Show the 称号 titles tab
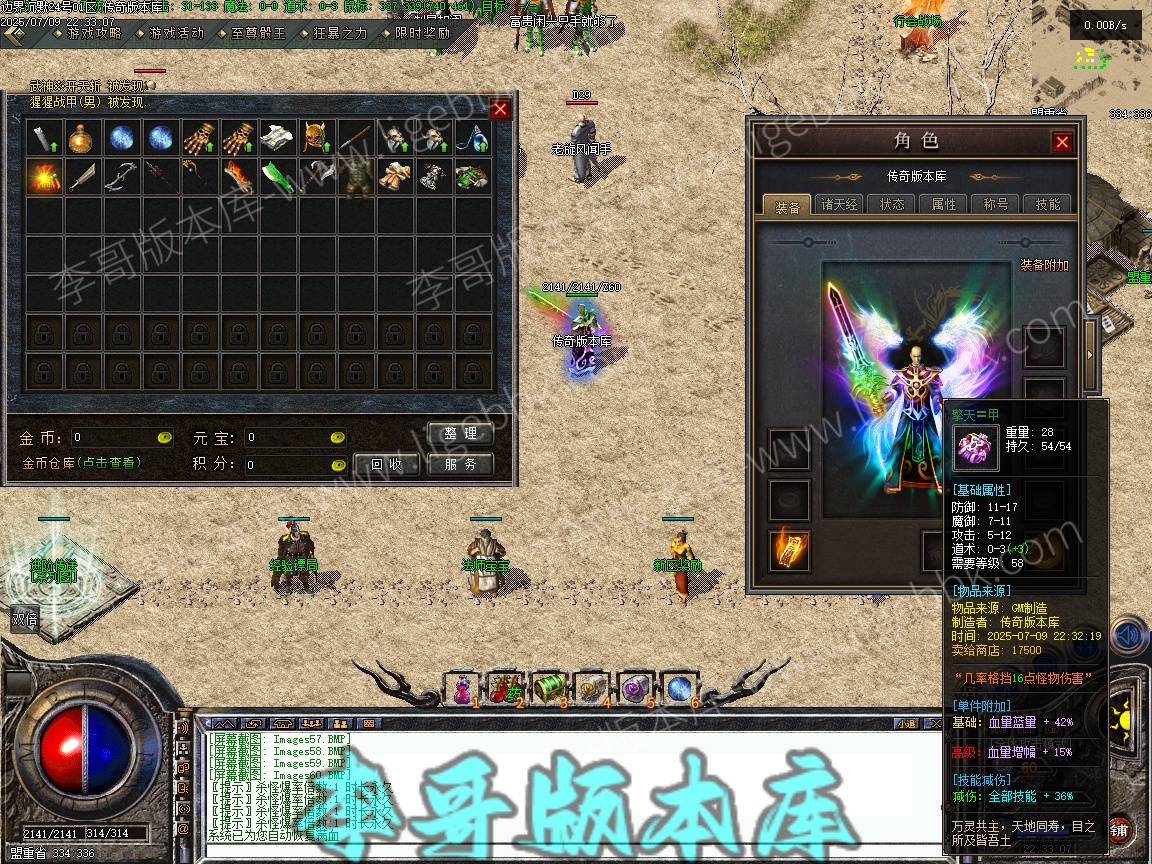The image size is (1152, 864). coord(996,205)
